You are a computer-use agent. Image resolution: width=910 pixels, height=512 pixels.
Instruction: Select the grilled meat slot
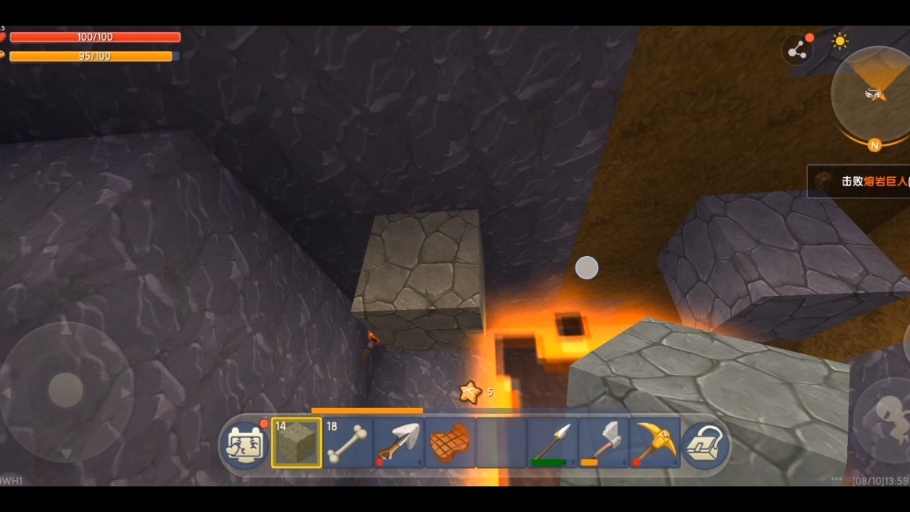[x=450, y=443]
